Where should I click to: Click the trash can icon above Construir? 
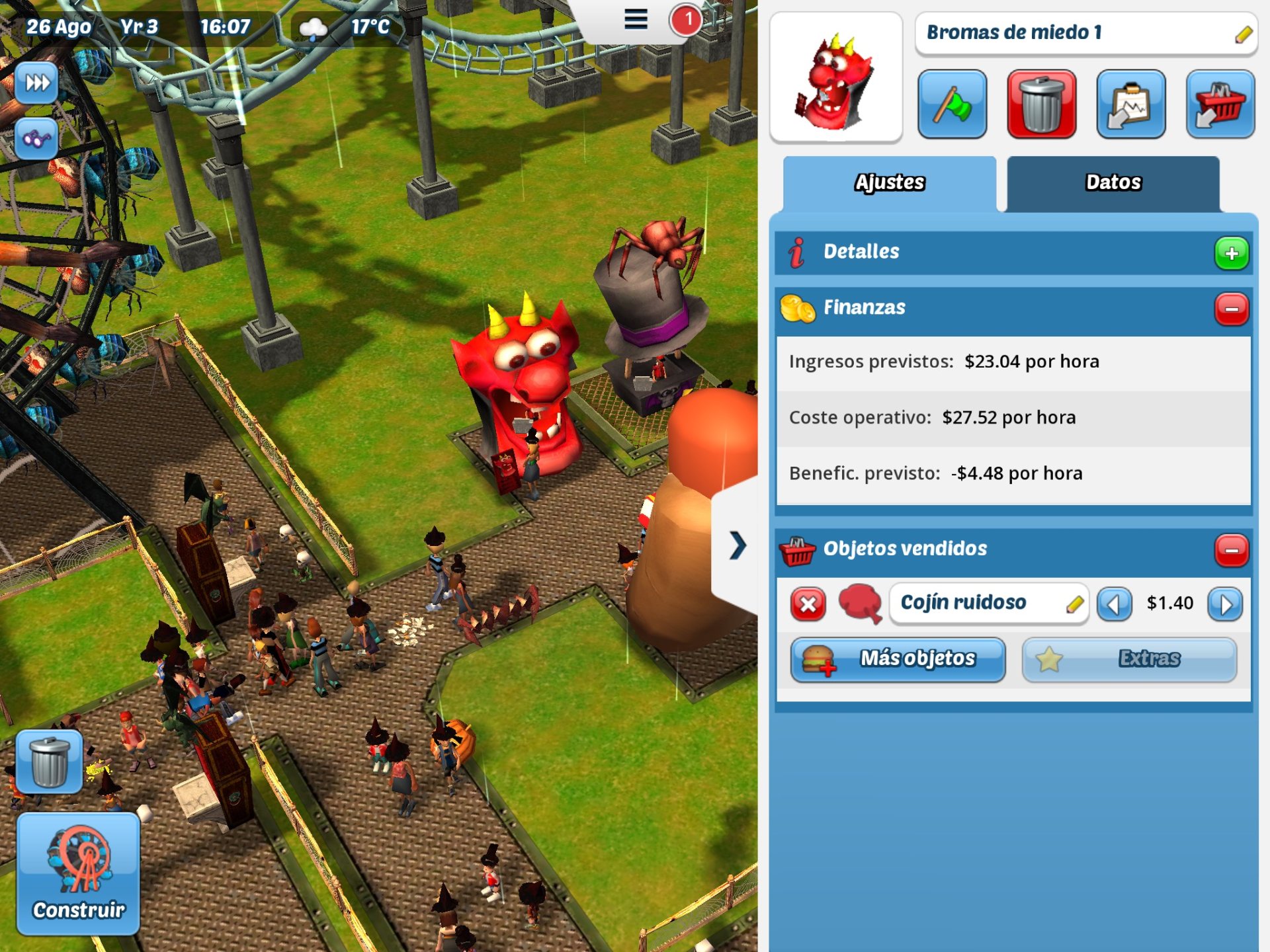click(x=49, y=762)
